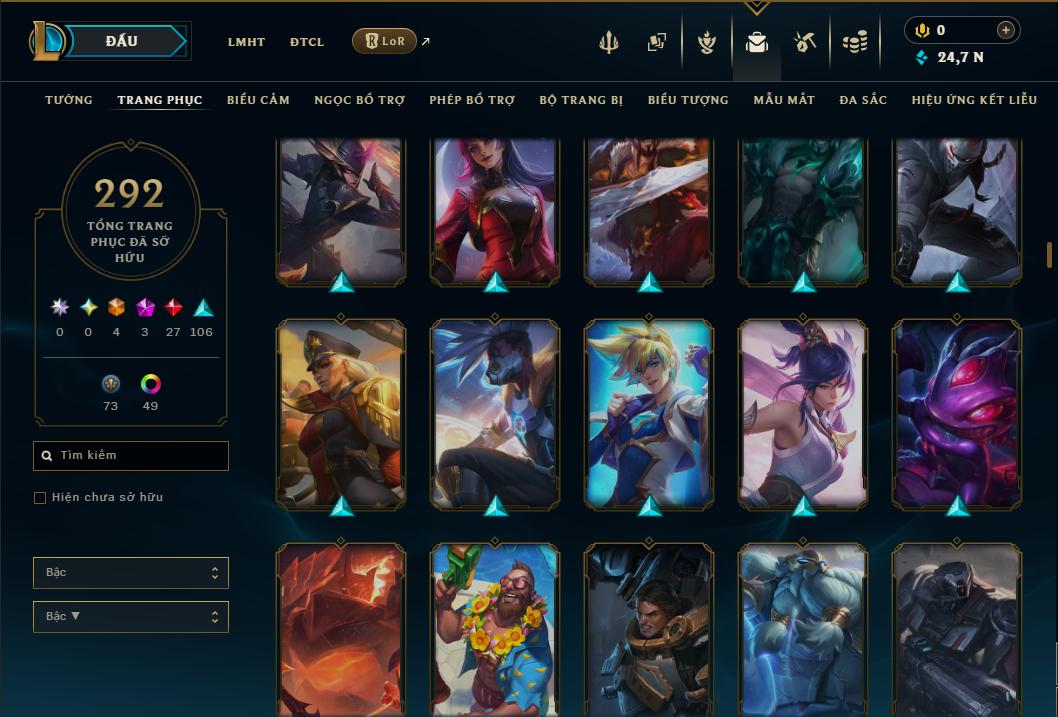The width and height of the screenshot is (1058, 717).
Task: Open the NGỌC BỔ TRỢ tab
Action: (359, 100)
